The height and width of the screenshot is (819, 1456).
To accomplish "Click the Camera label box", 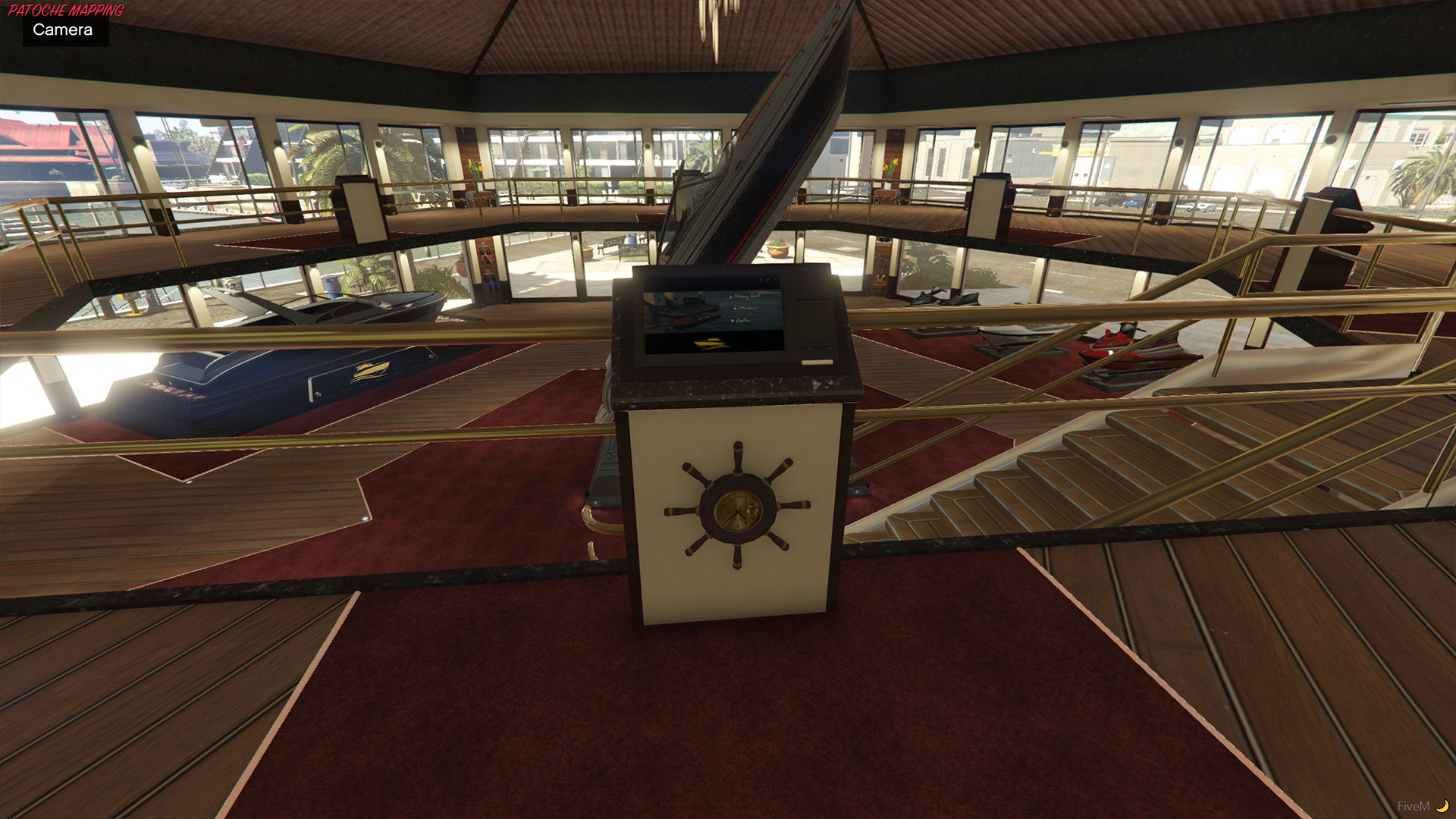I will 64,30.
